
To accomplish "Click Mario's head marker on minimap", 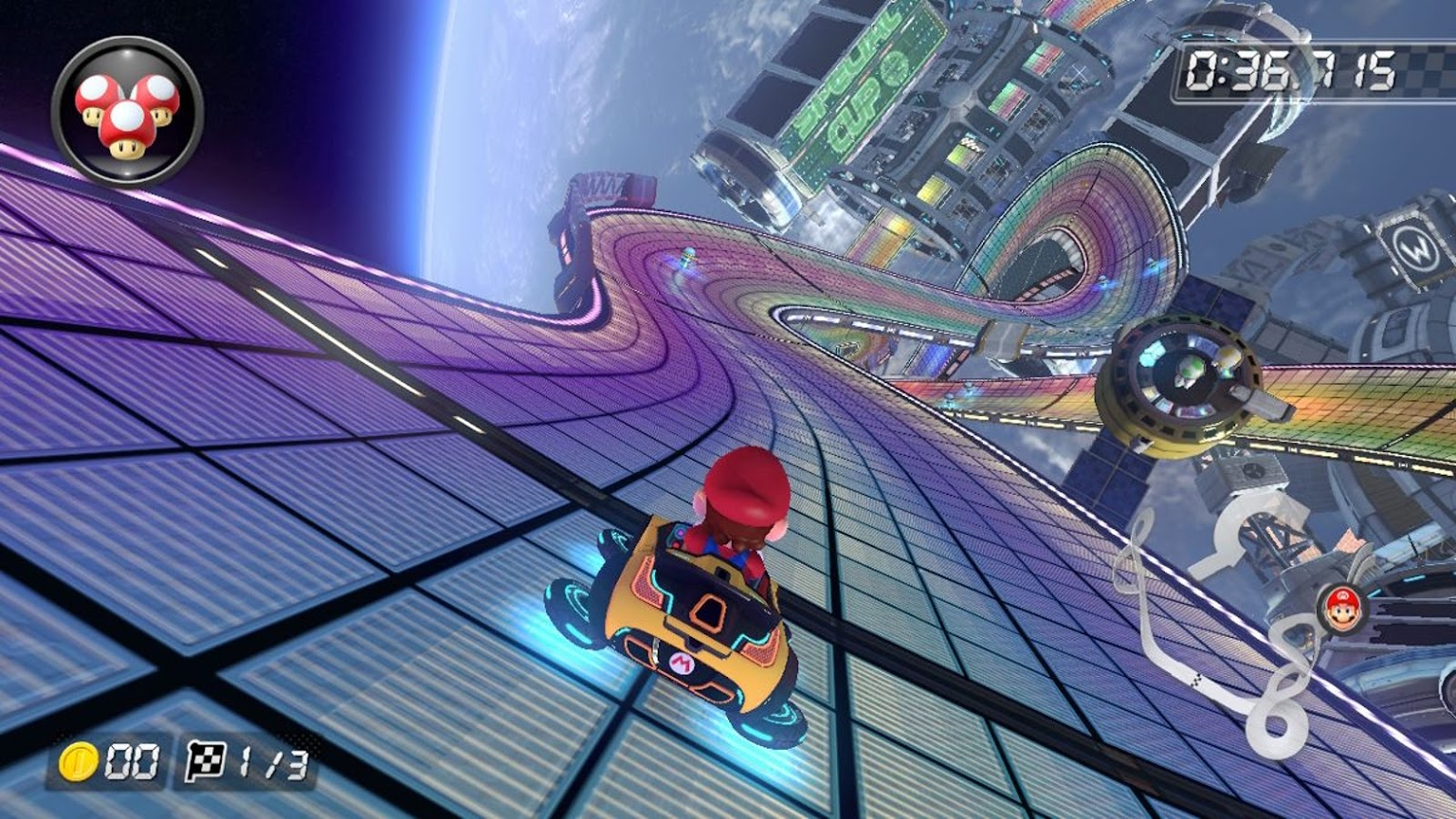I will pyautogui.click(x=1341, y=607).
